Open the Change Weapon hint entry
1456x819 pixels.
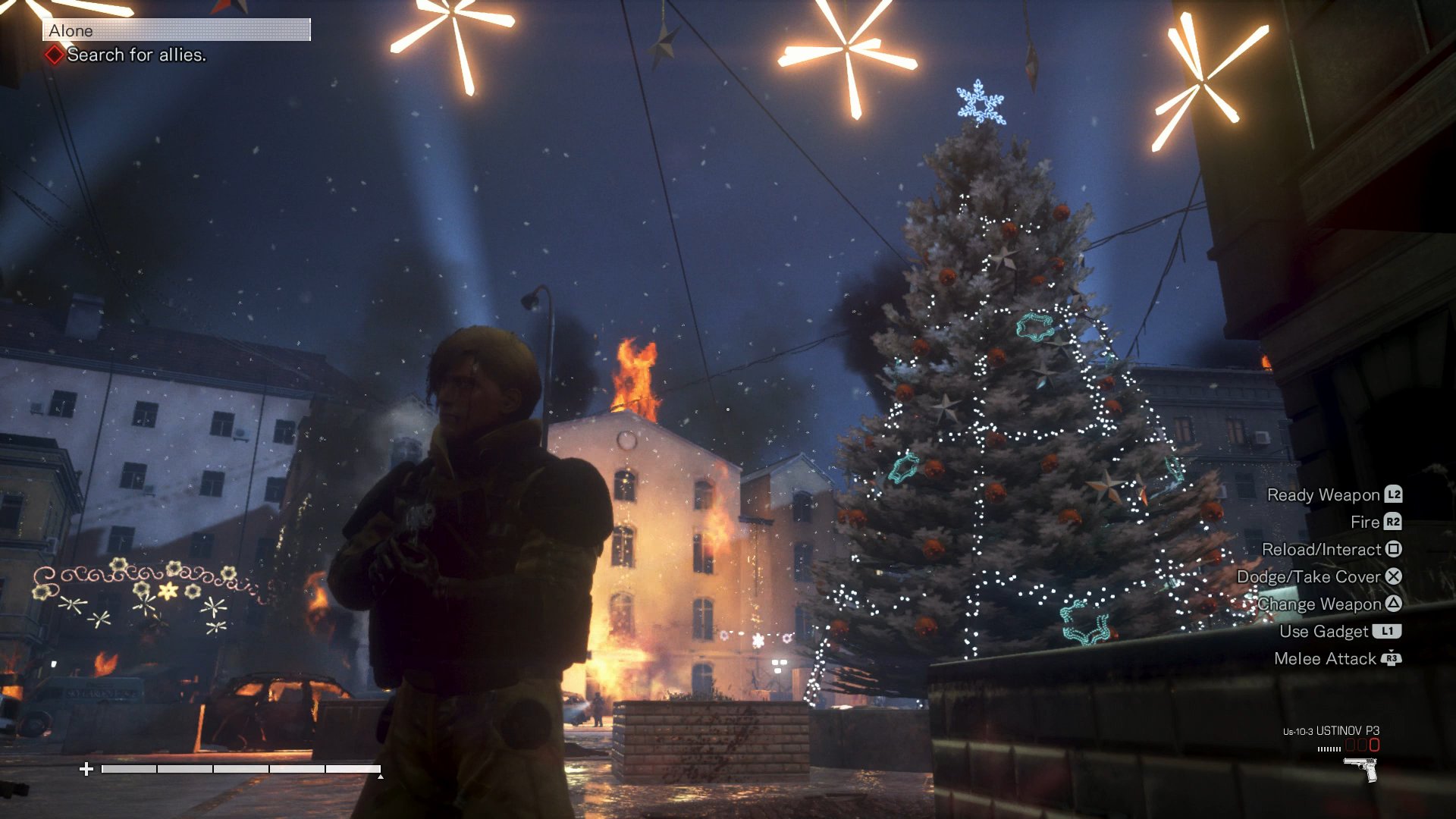(x=1320, y=604)
